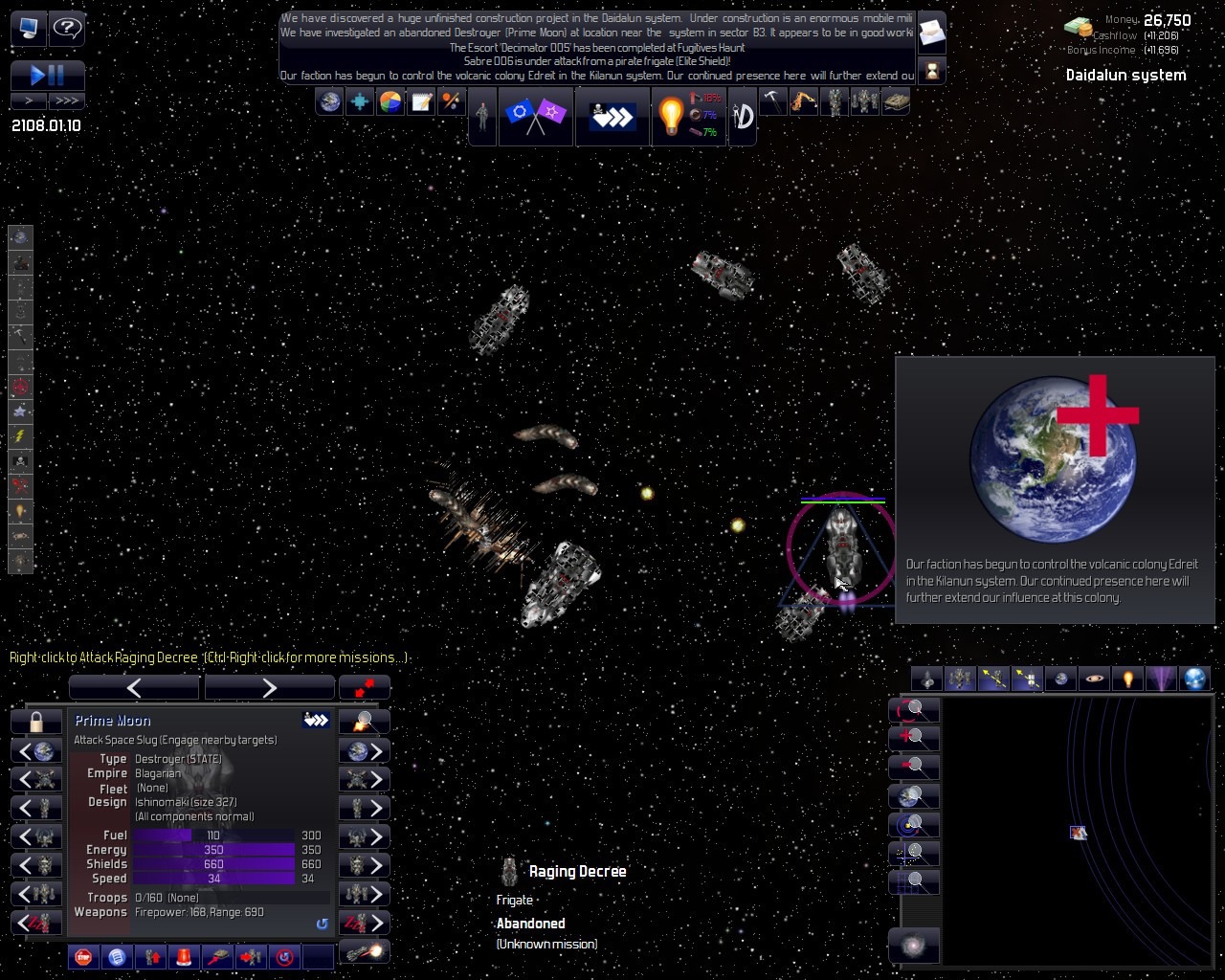Cycle to next colony with globe arrow
1225x980 pixels.
pos(365,751)
